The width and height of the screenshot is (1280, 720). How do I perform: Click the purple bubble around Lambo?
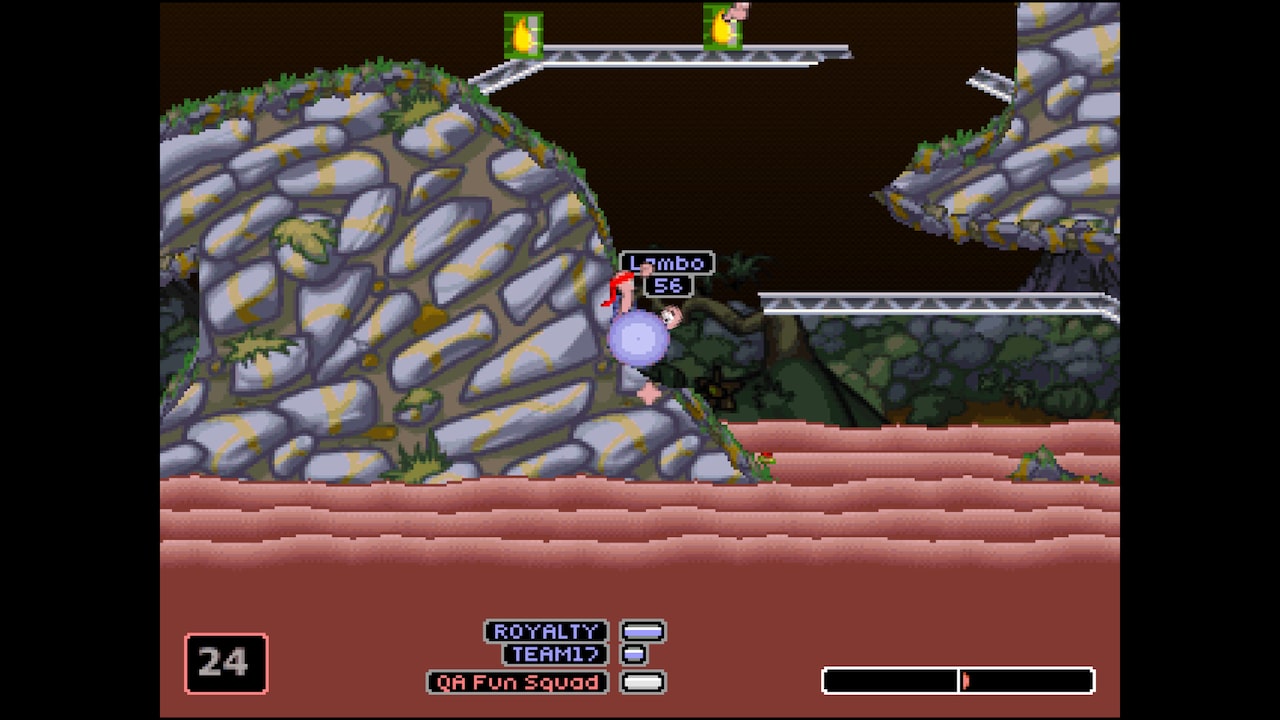tap(640, 340)
